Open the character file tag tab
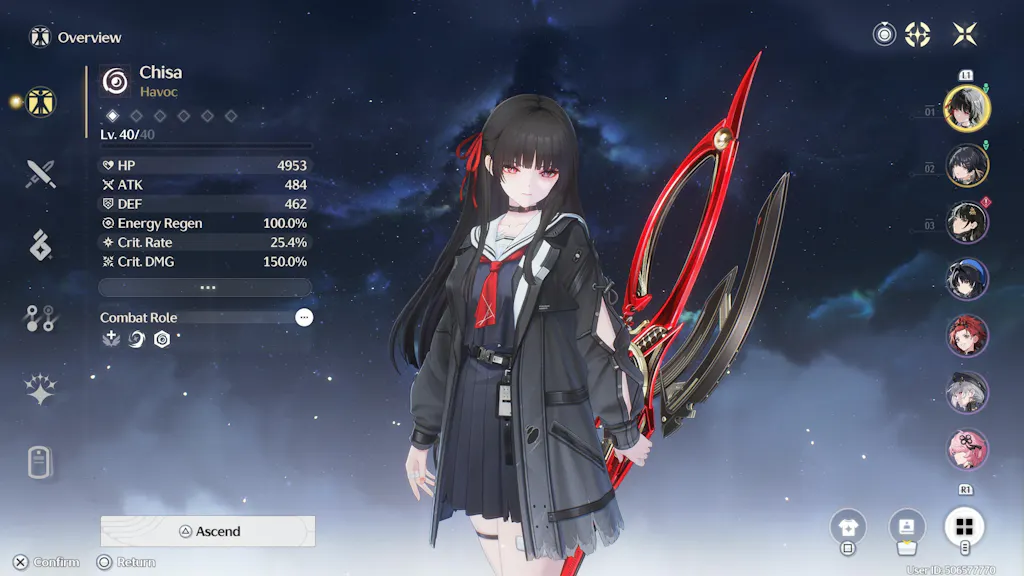Screen dimensions: 1024x576 tap(41, 463)
